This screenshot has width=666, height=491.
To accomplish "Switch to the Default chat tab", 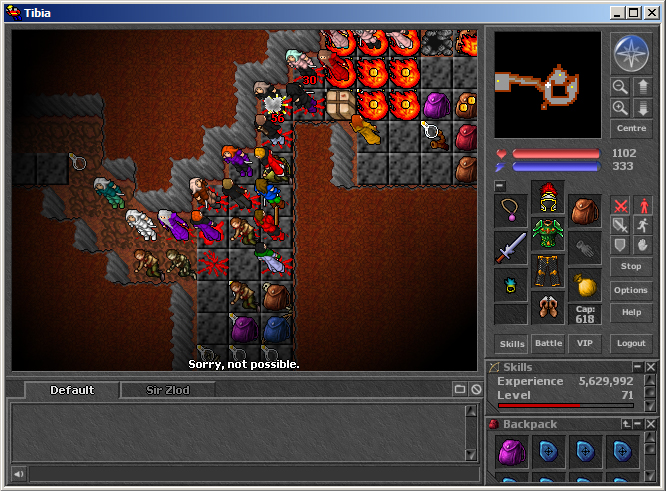I will pyautogui.click(x=72, y=390).
